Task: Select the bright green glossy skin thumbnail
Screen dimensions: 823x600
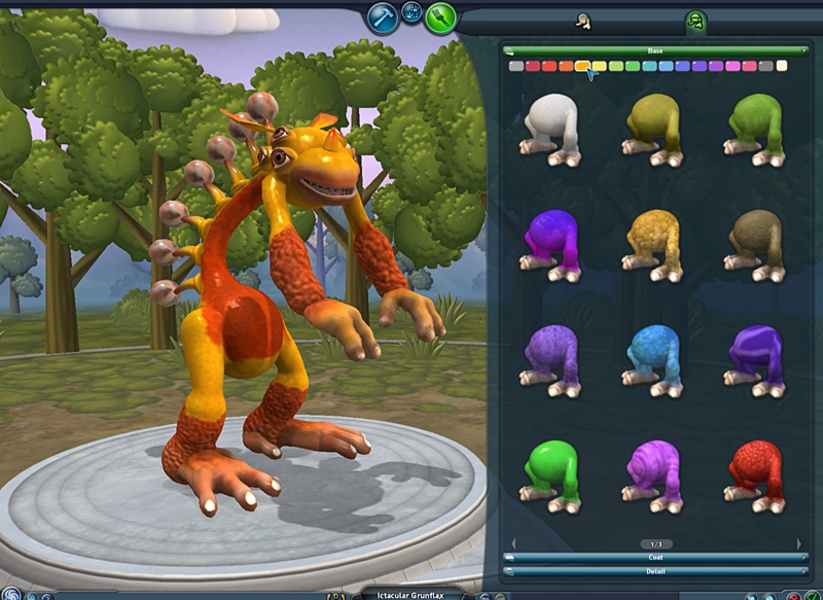Action: coord(551,475)
